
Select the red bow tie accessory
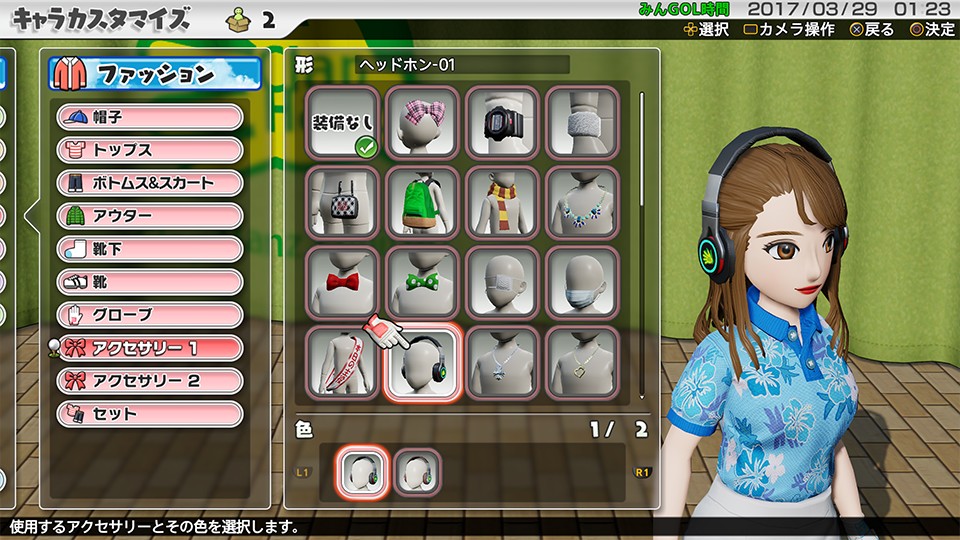pos(342,282)
